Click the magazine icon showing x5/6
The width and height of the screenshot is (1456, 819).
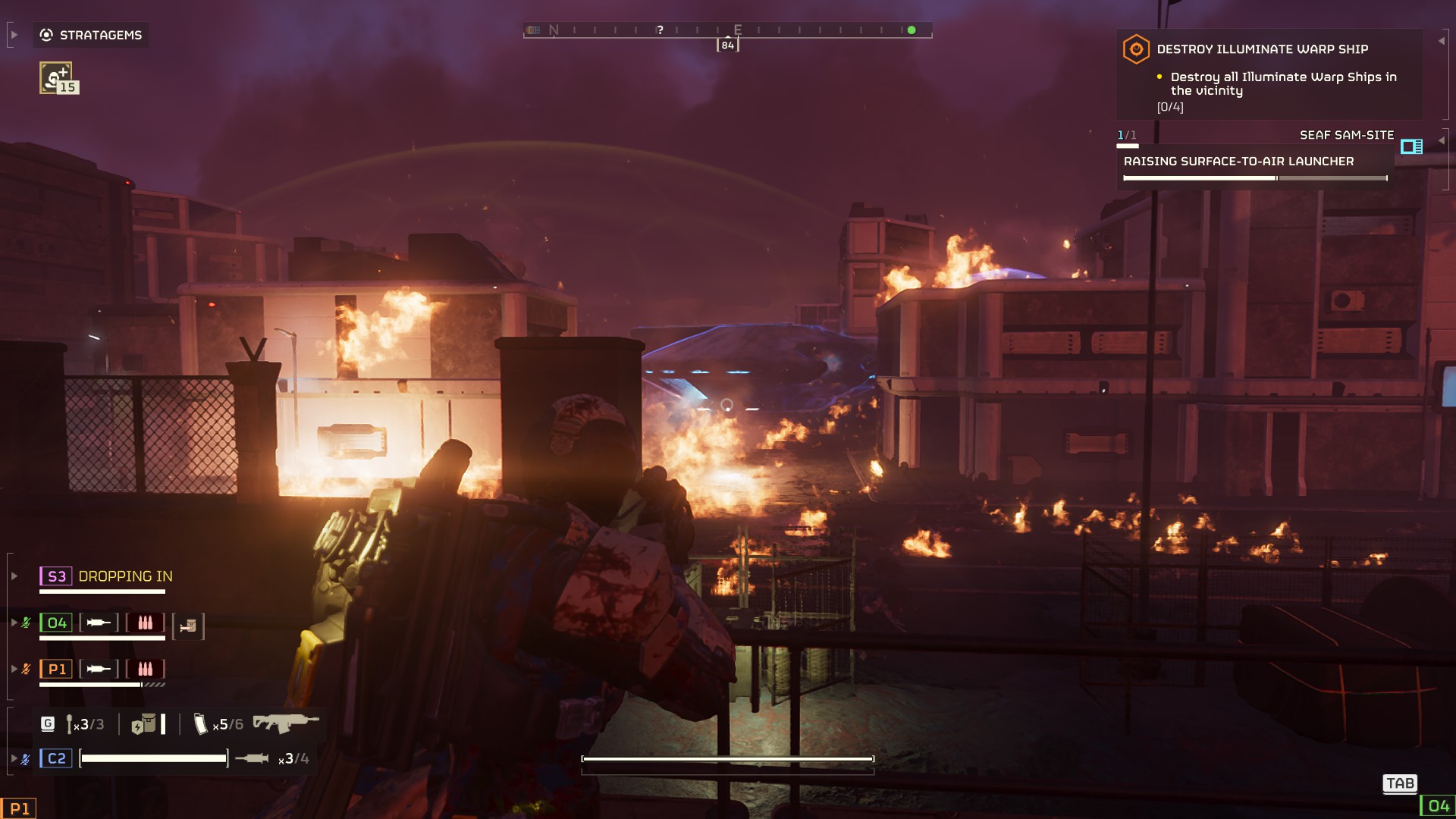[201, 724]
